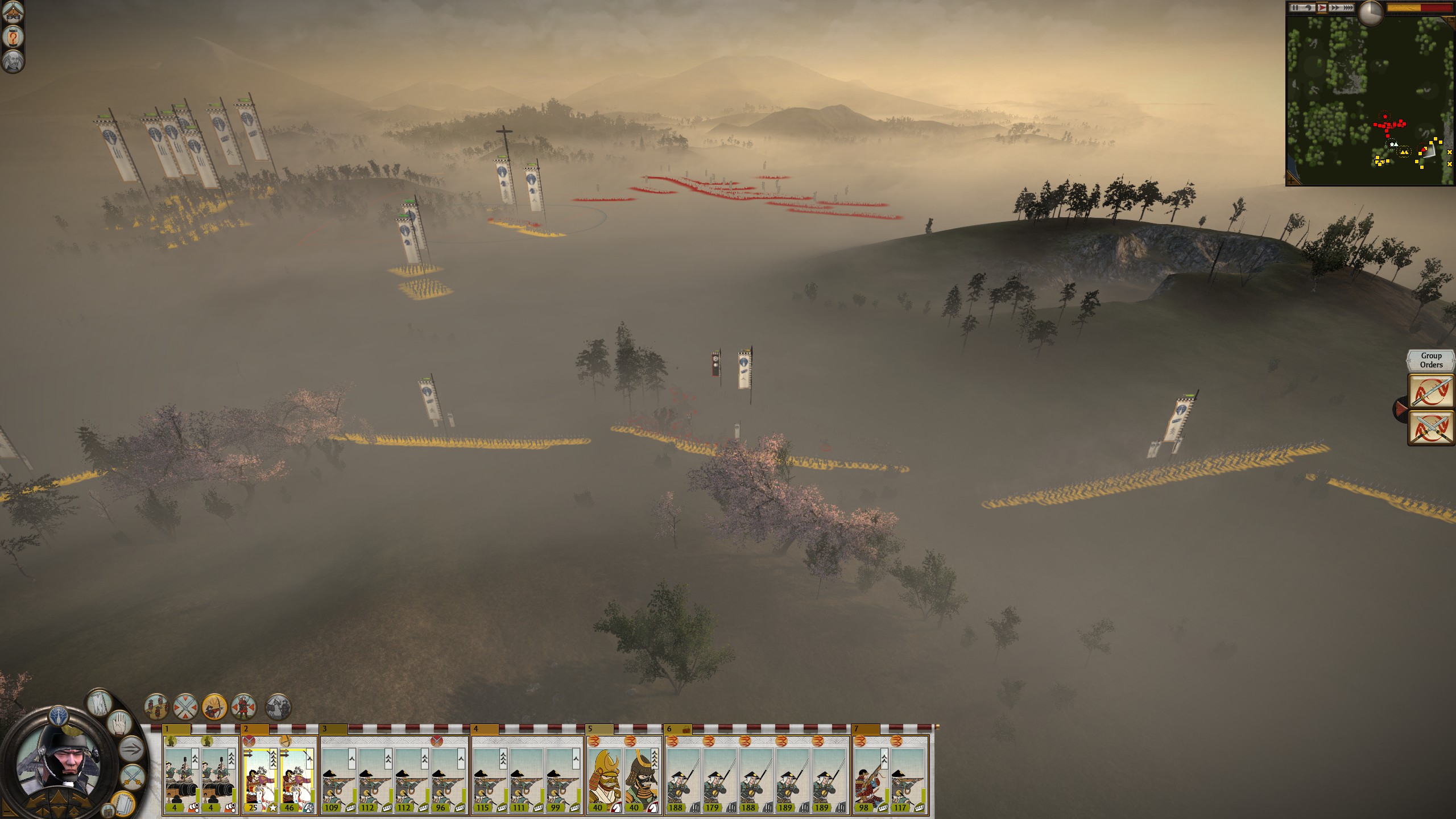The height and width of the screenshot is (819, 1456).
Task: Open the advisor portrait button
Action: [x=13, y=61]
